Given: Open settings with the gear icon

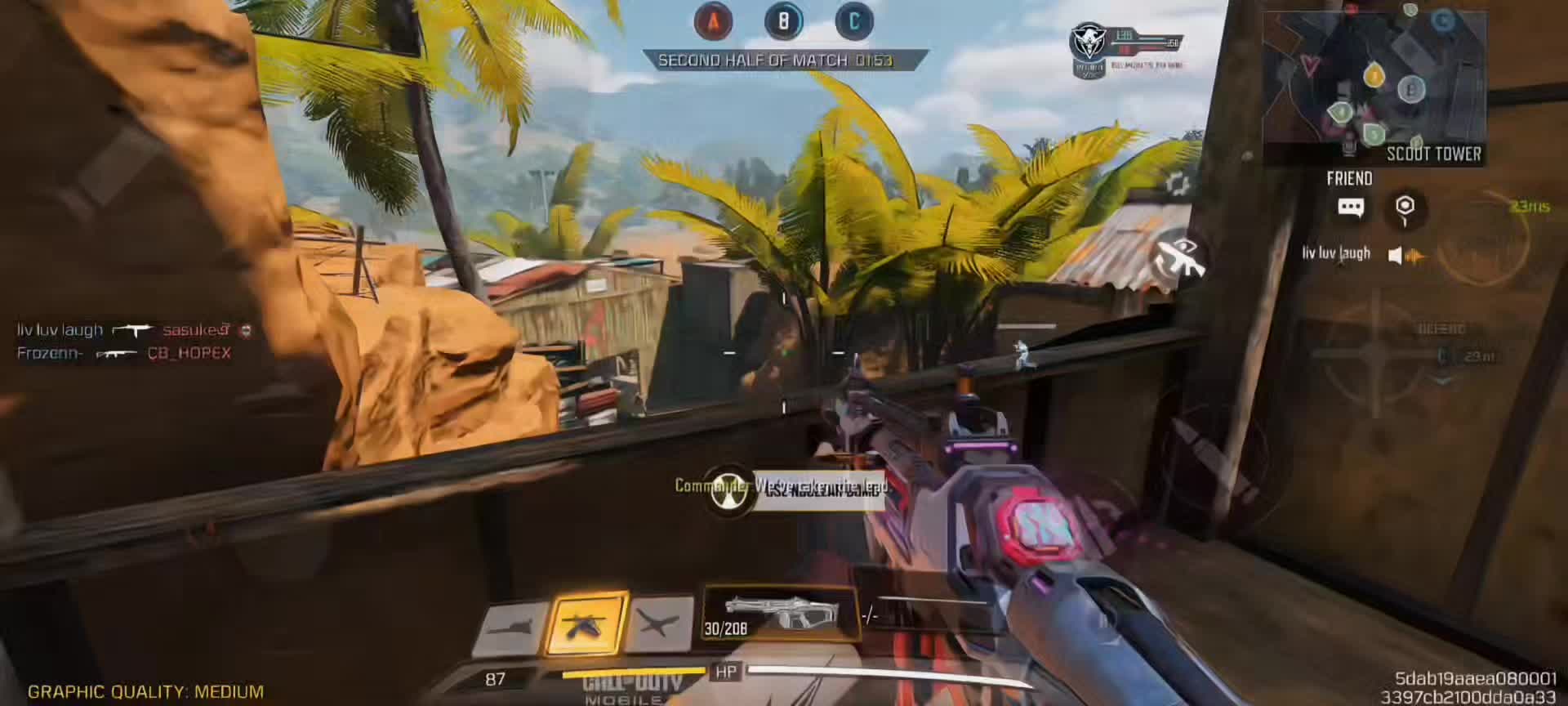Looking at the screenshot, I should (1177, 185).
